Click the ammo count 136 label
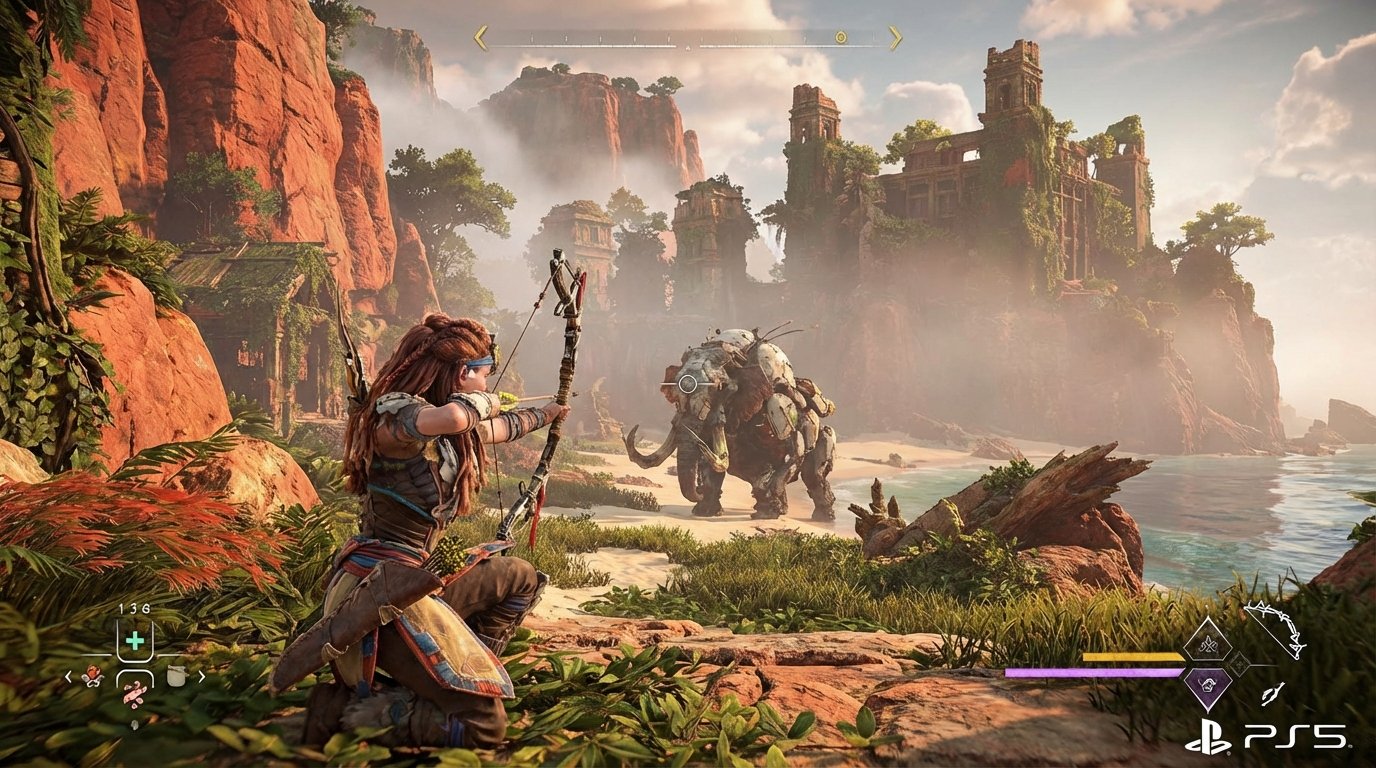This screenshot has height=768, width=1376. [x=134, y=608]
